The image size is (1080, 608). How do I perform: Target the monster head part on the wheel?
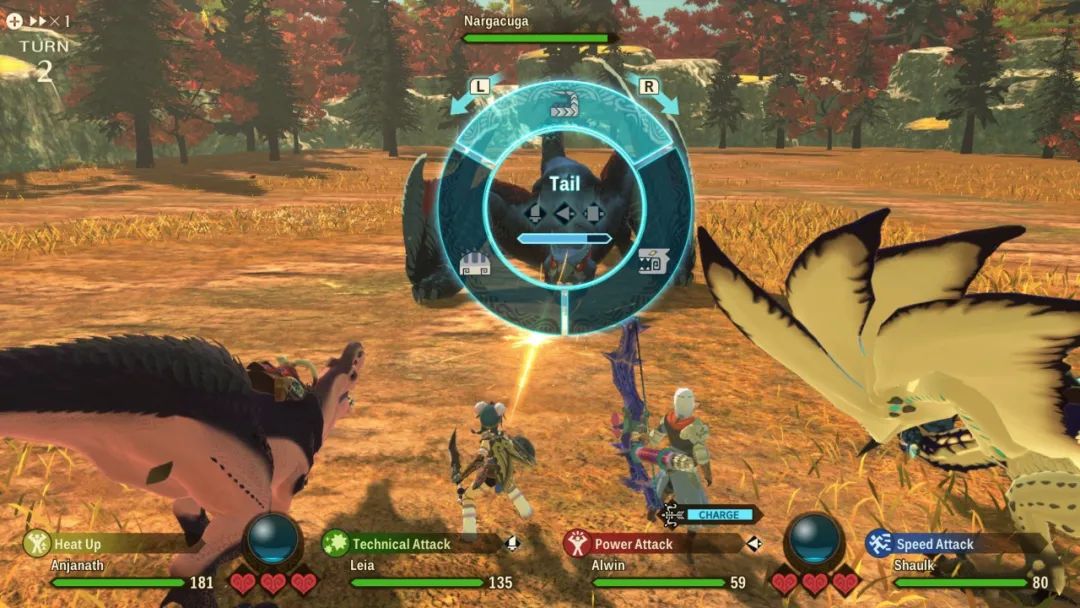[652, 262]
